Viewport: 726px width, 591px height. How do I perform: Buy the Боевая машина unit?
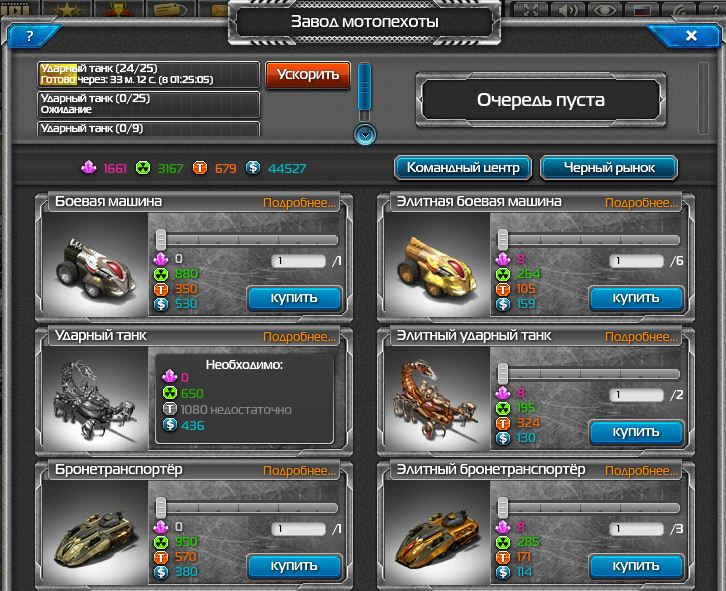coord(294,297)
